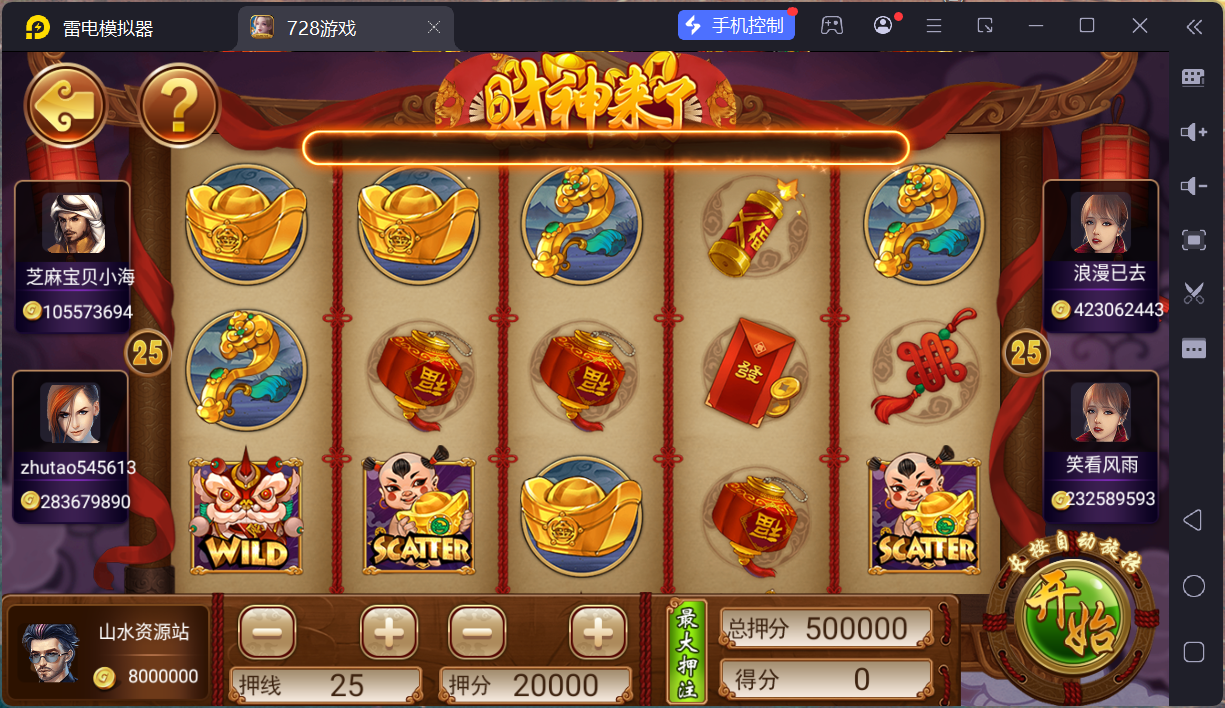Open own avatar 山水资源站 profile

click(x=50, y=653)
